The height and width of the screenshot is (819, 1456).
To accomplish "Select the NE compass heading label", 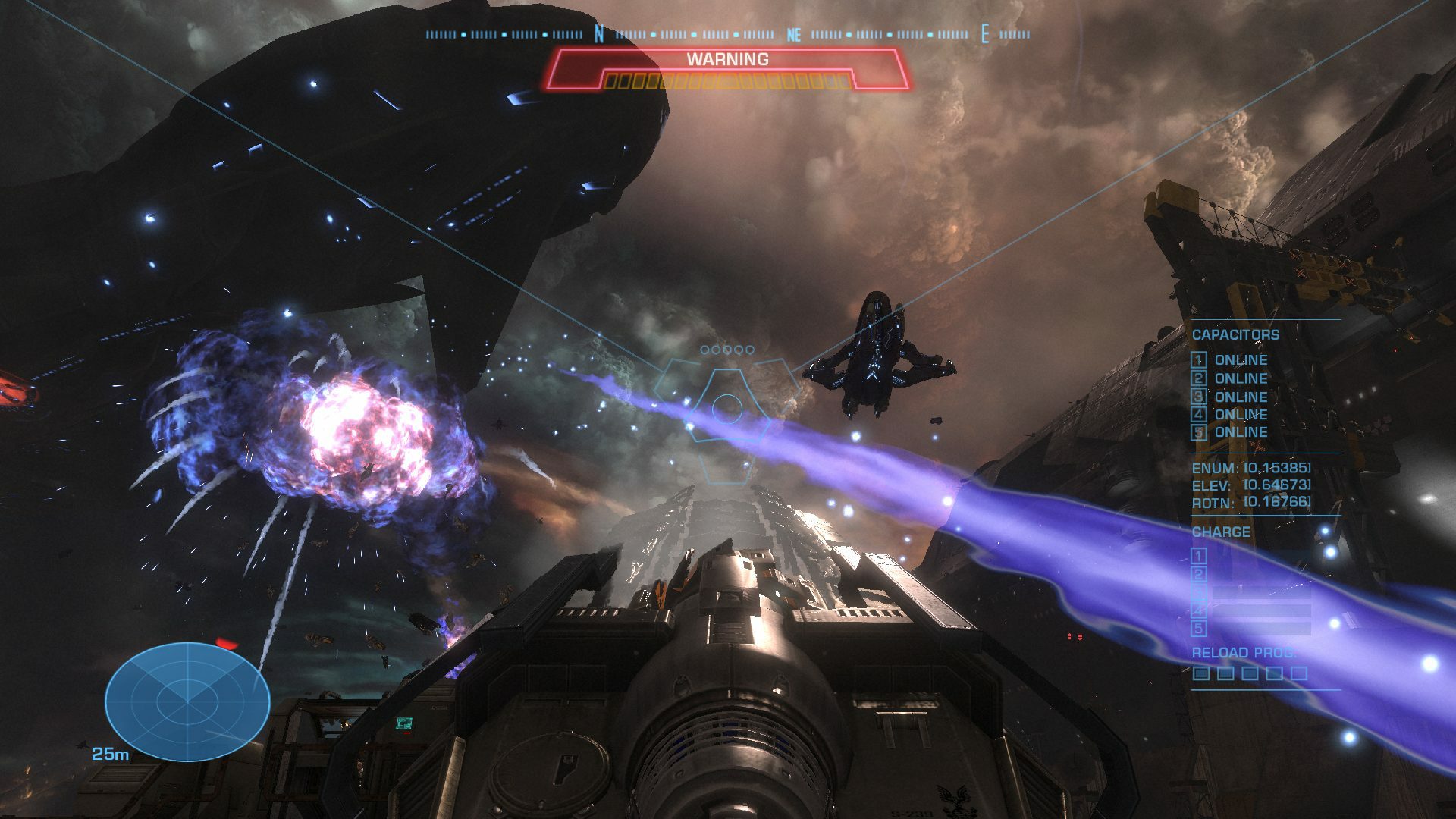I will (x=793, y=33).
